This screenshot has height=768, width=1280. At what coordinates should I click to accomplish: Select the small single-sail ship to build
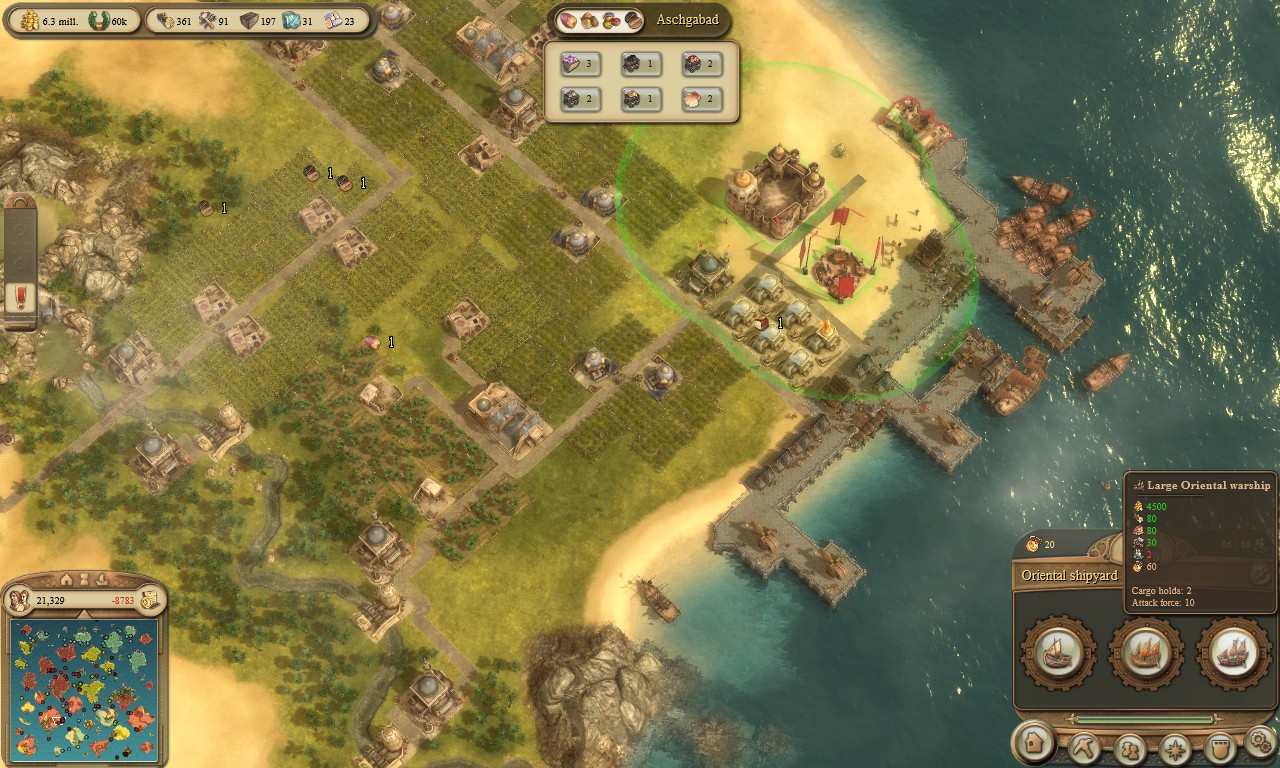[1058, 653]
